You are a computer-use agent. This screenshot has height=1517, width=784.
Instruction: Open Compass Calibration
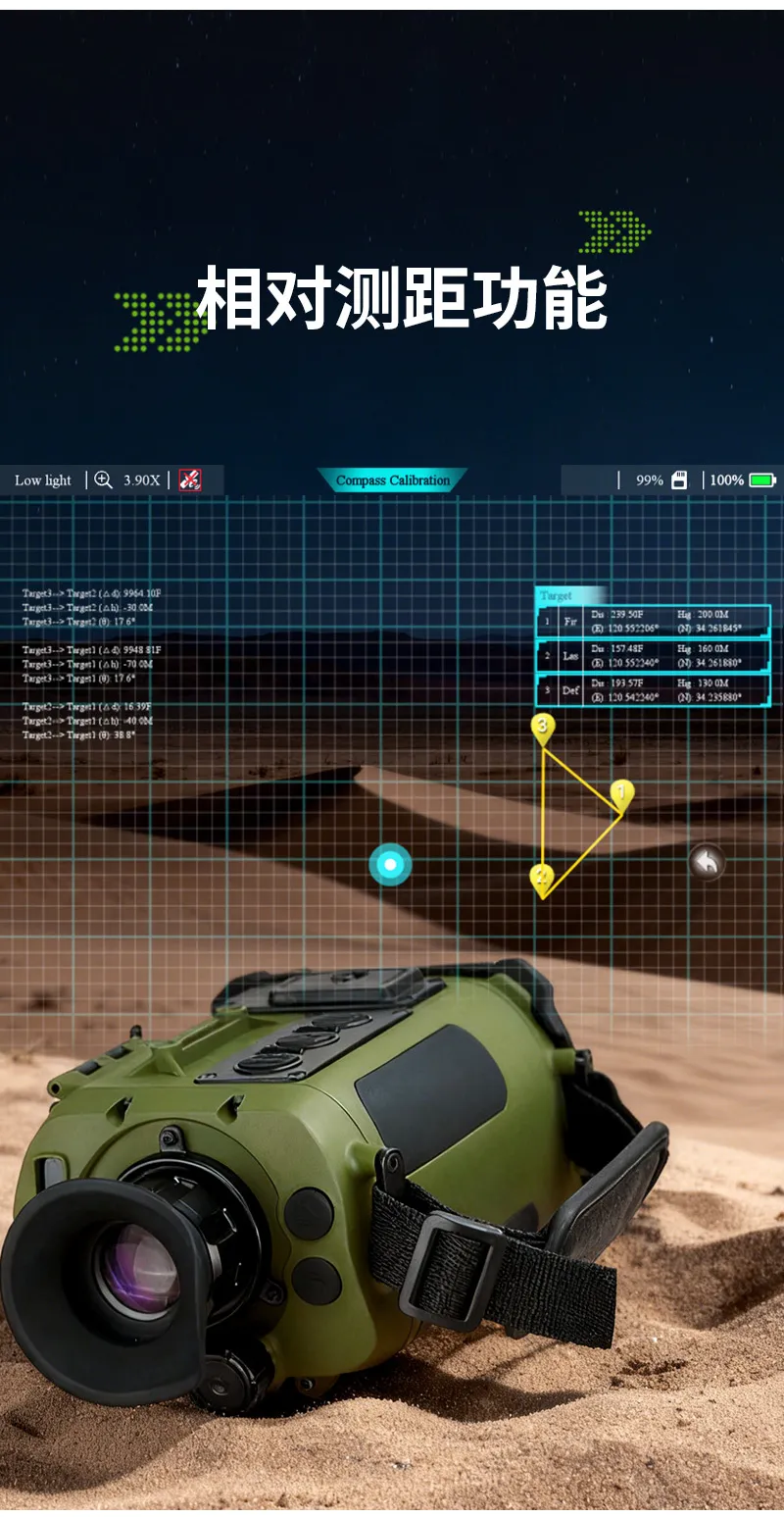click(392, 480)
